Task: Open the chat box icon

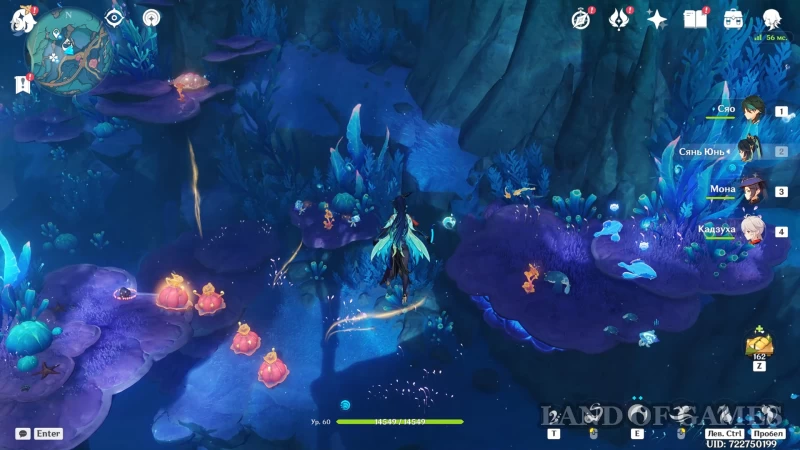Action: (x=22, y=434)
